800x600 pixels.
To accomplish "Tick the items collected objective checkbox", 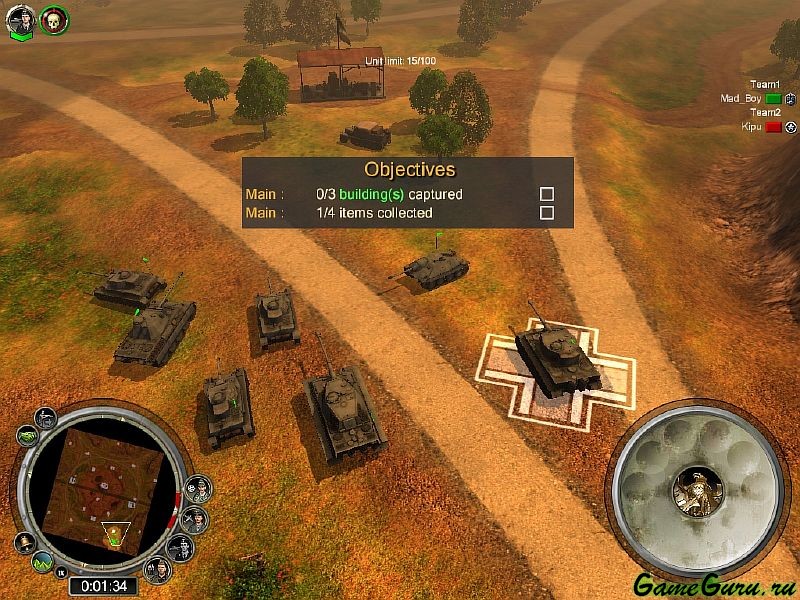I will point(547,213).
